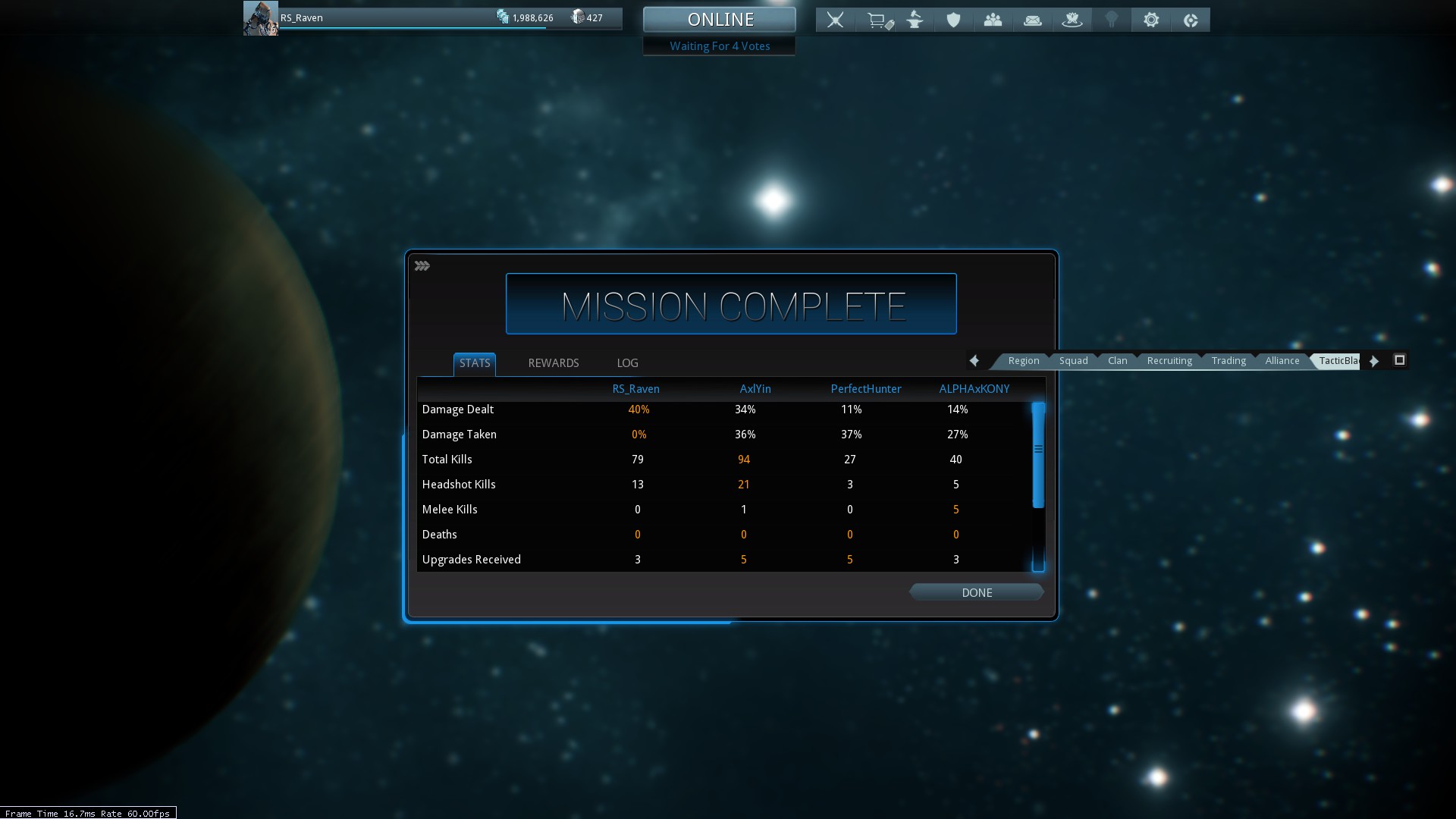The height and width of the screenshot is (819, 1456).
Task: Open the Trading chat tab
Action: (1228, 361)
